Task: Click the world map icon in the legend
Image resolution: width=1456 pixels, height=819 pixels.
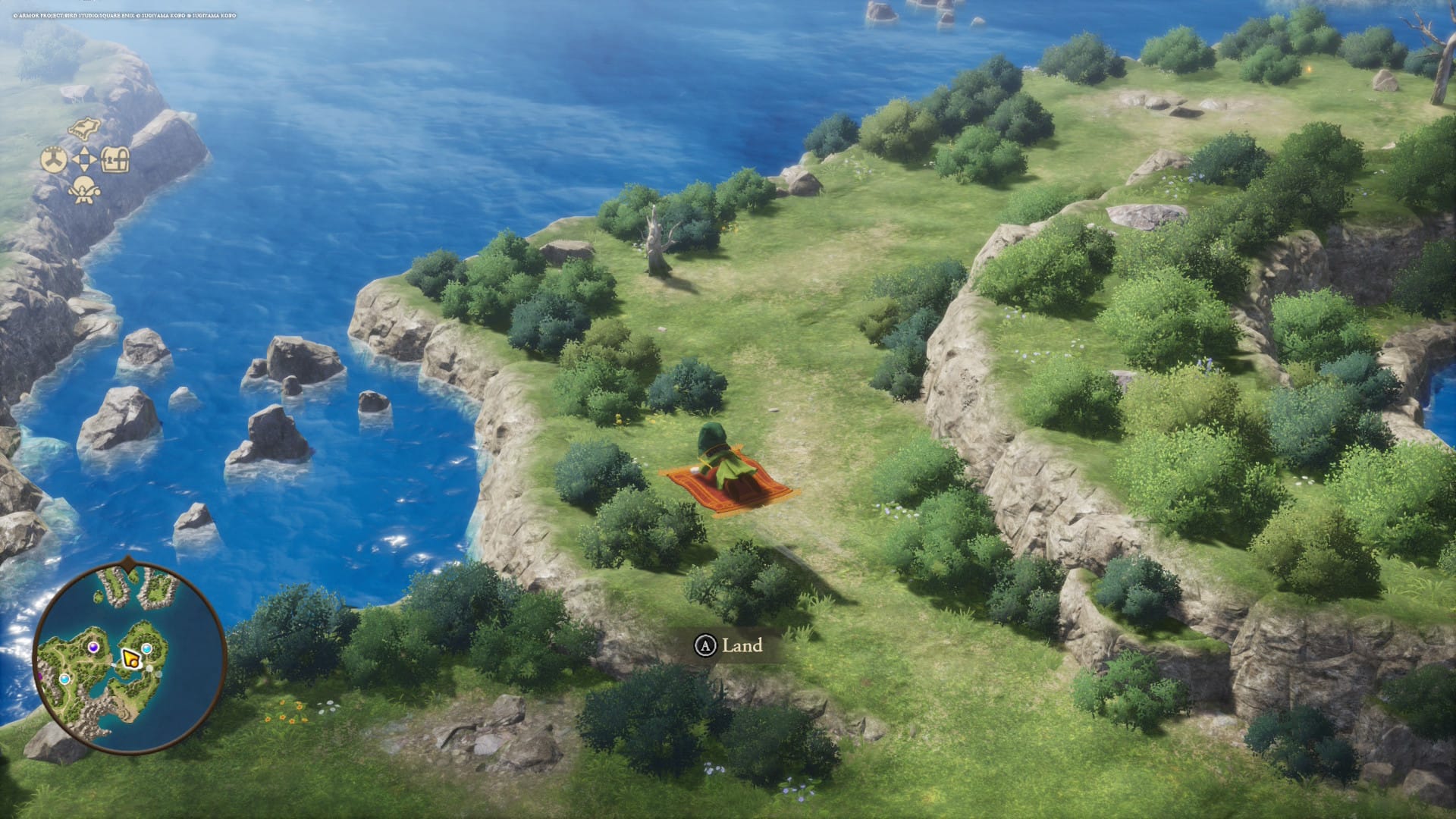Action: click(x=83, y=128)
